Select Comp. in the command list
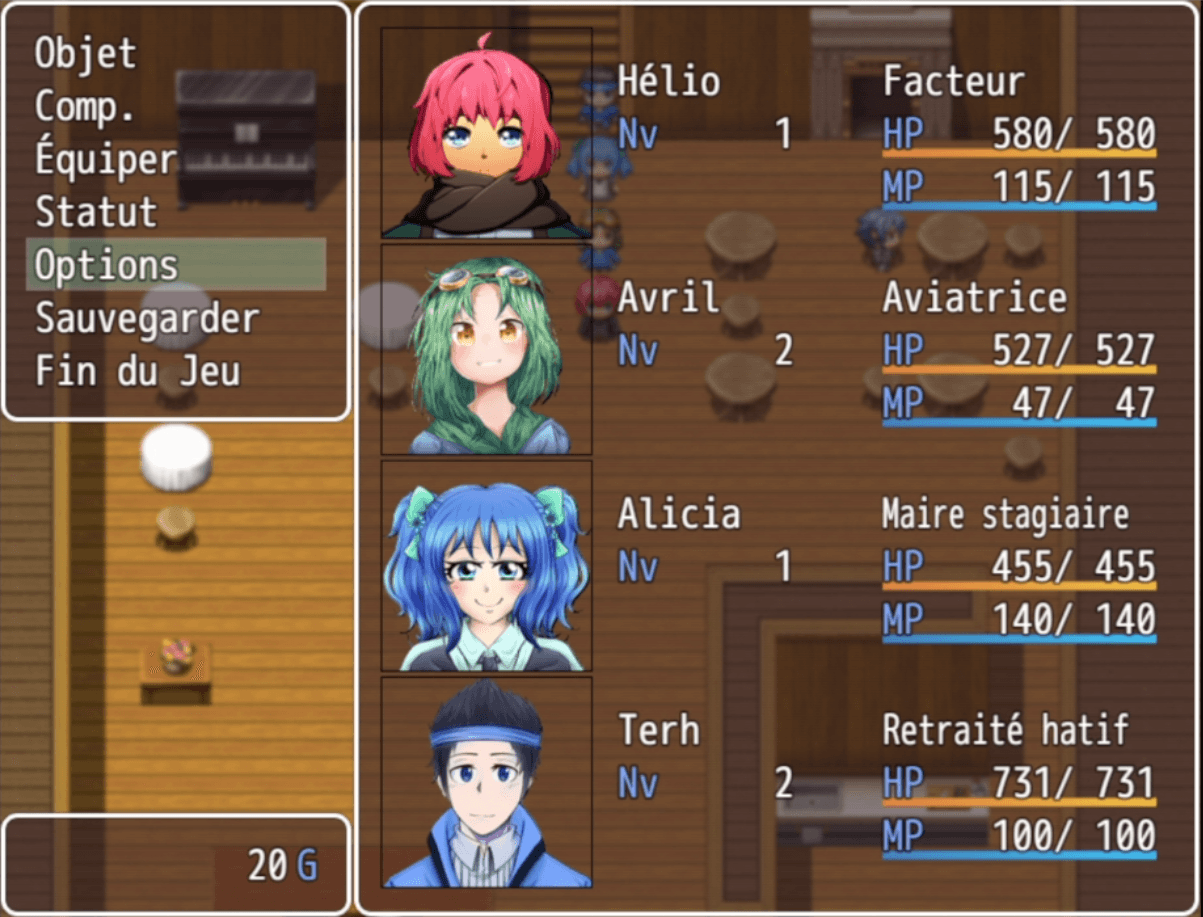1203x917 pixels. pos(85,106)
